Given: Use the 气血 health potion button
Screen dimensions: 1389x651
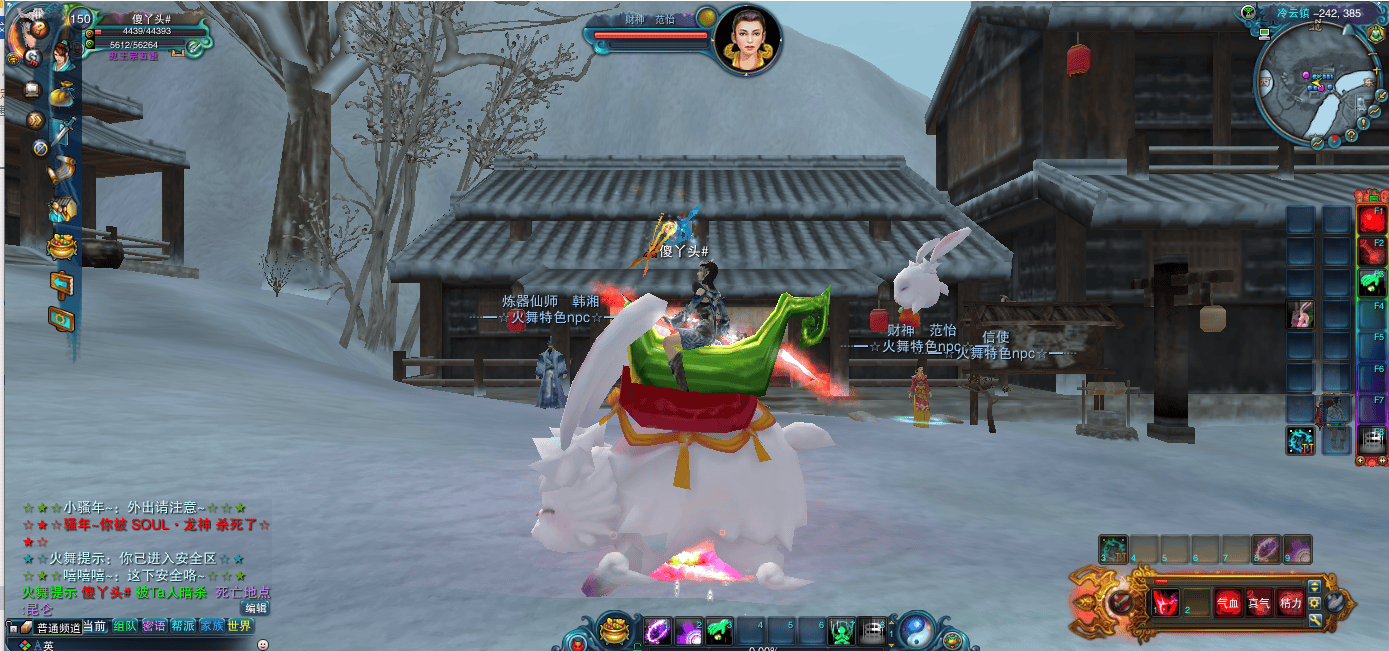Looking at the screenshot, I should point(1227,603).
